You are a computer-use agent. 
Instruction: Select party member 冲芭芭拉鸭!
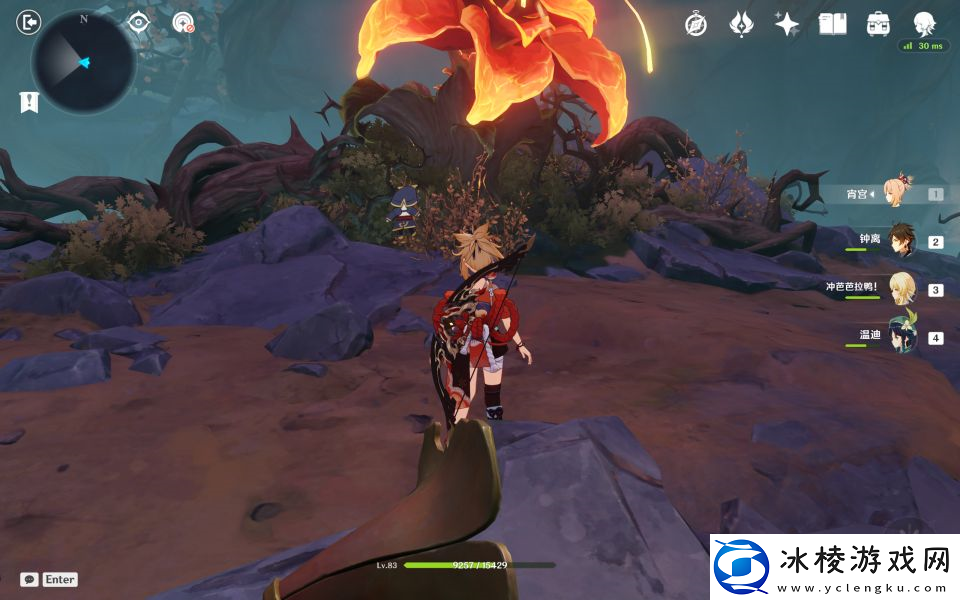coord(903,289)
